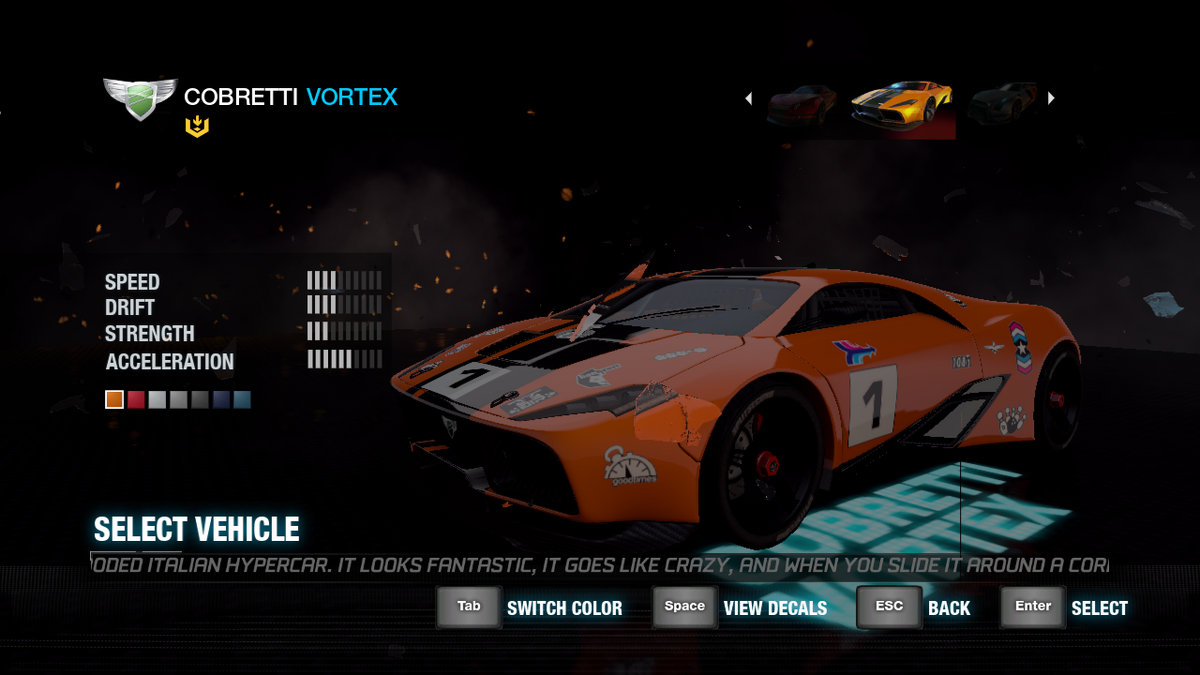Pick the orange paint color swatch
Viewport: 1200px width, 675px height.
coord(114,400)
